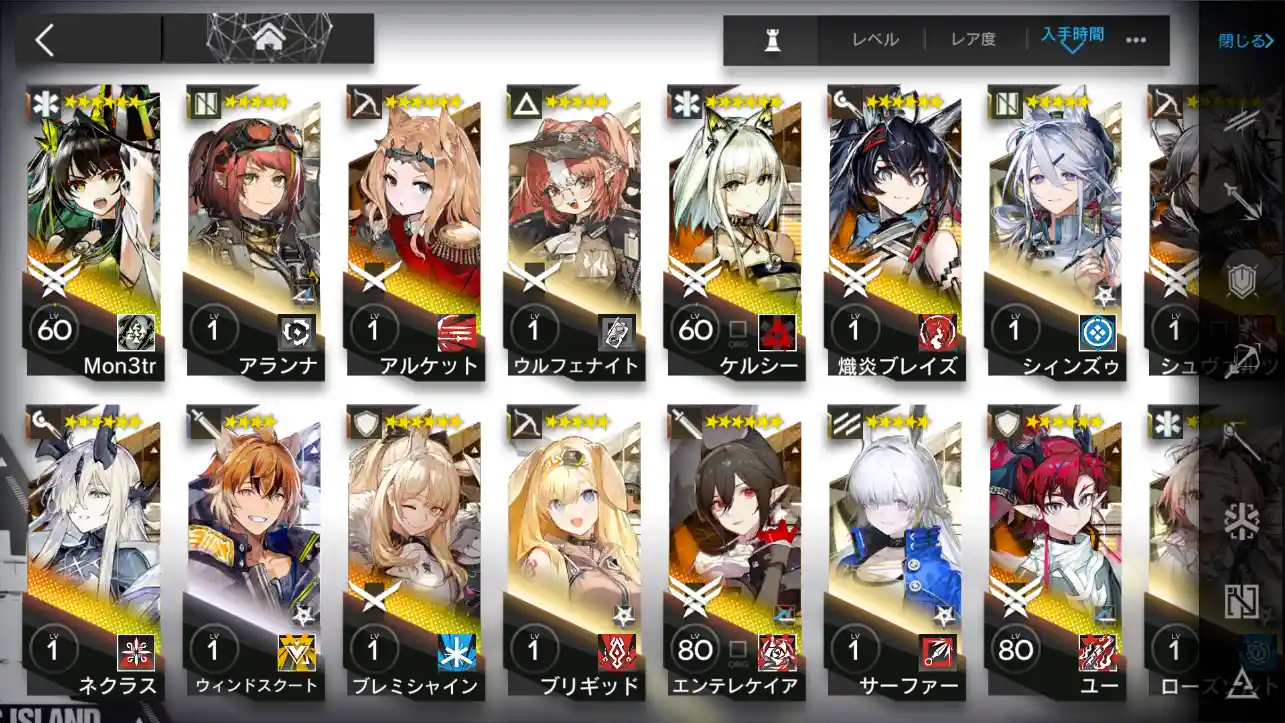Choose the 熾炎ブレイズ operator card
The height and width of the screenshot is (723, 1285).
[895, 230]
